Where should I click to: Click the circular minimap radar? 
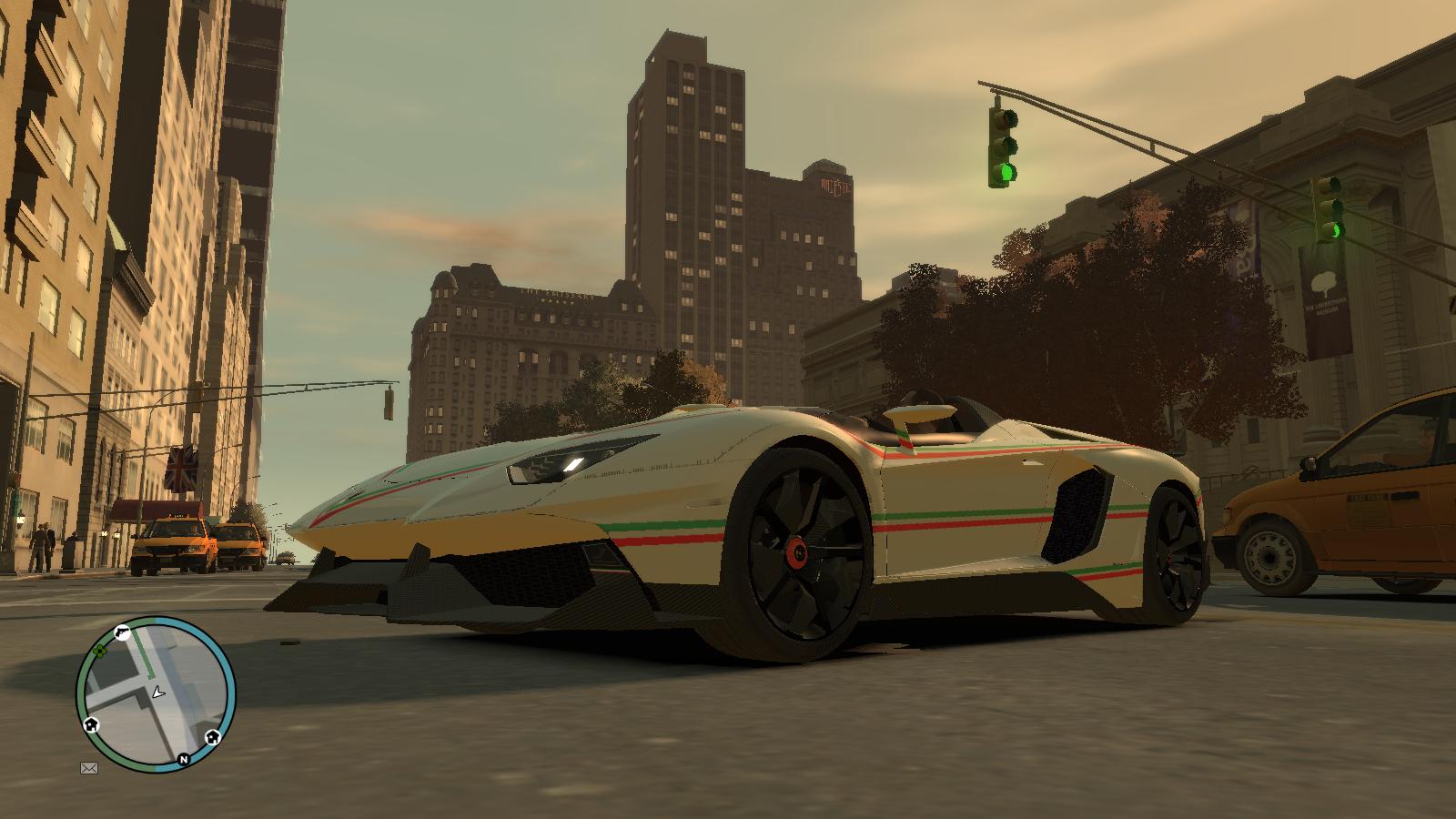coord(156,694)
